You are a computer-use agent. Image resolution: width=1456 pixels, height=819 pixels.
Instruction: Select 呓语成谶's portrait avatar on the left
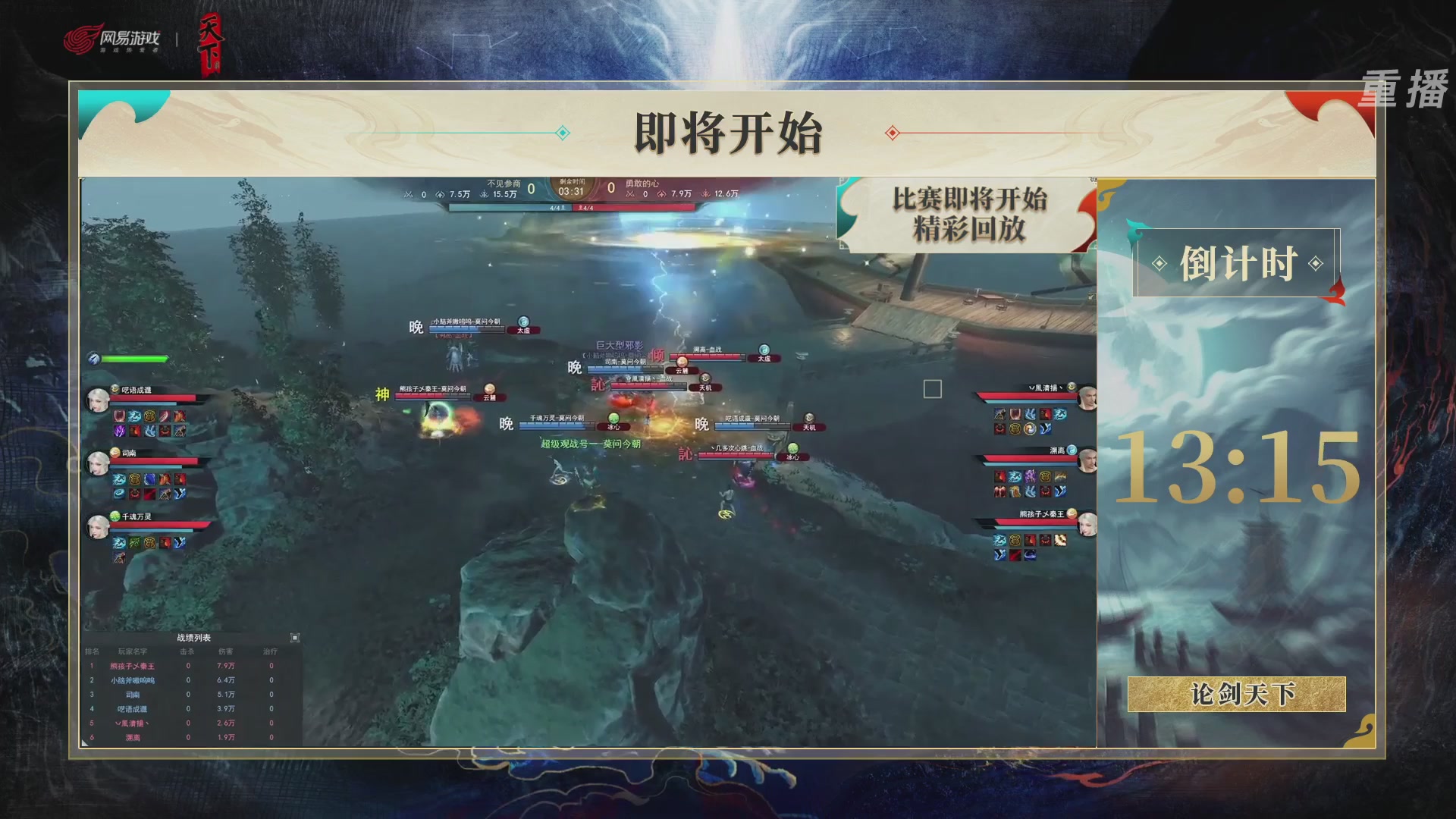click(x=96, y=398)
